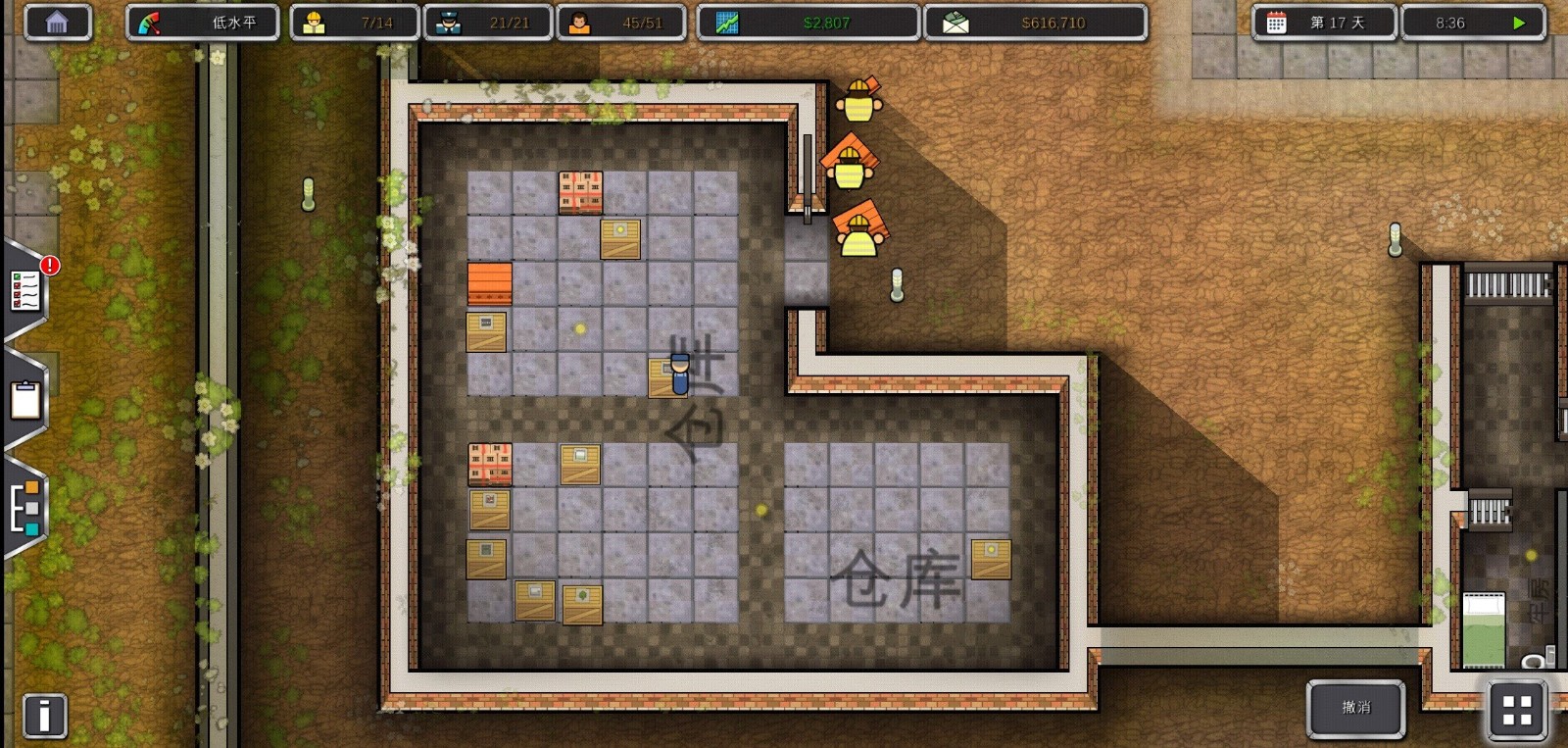Image resolution: width=1568 pixels, height=748 pixels.
Task: Open finances via the green chart icon
Action: pos(807,21)
